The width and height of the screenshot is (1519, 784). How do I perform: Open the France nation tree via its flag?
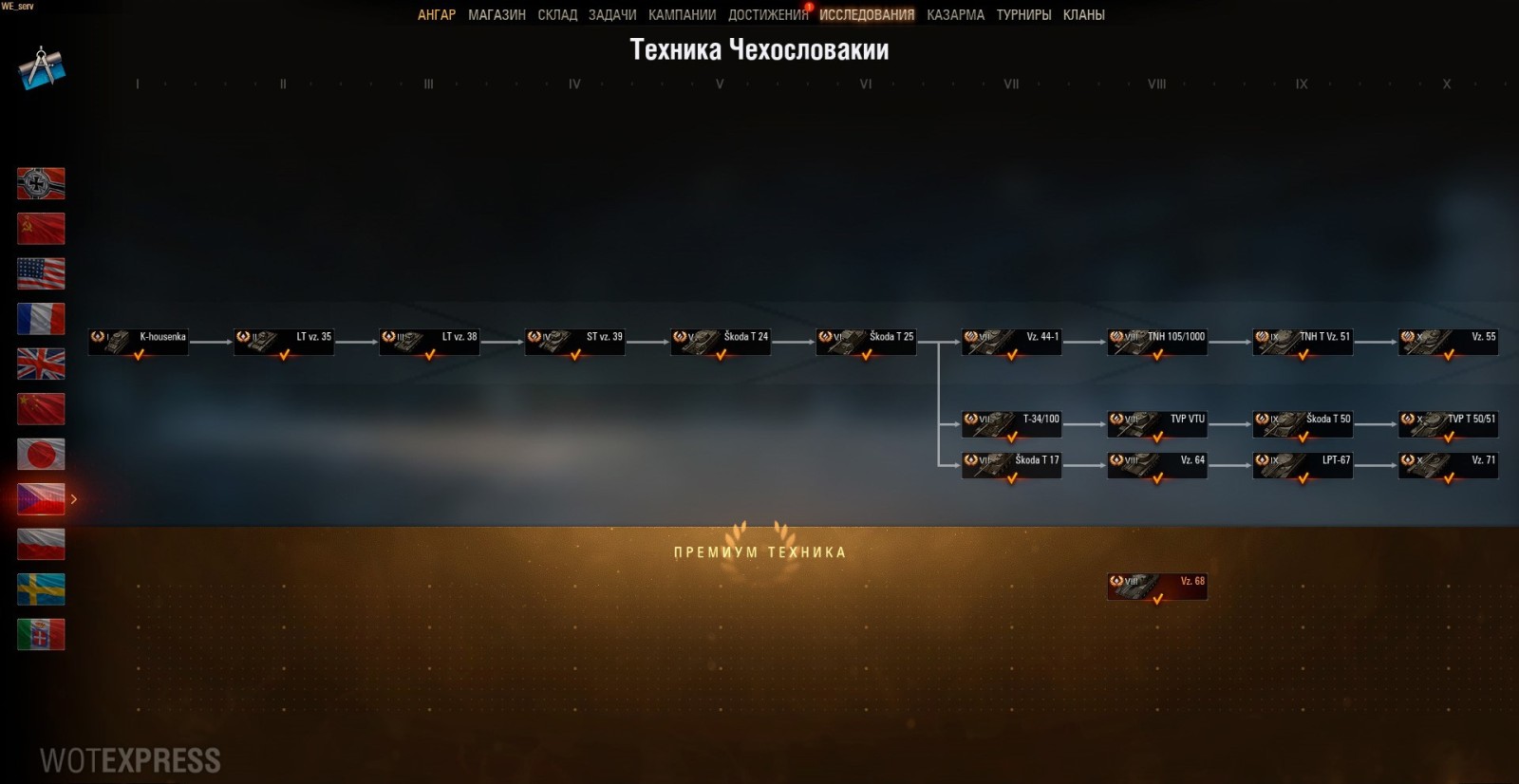pos(41,319)
